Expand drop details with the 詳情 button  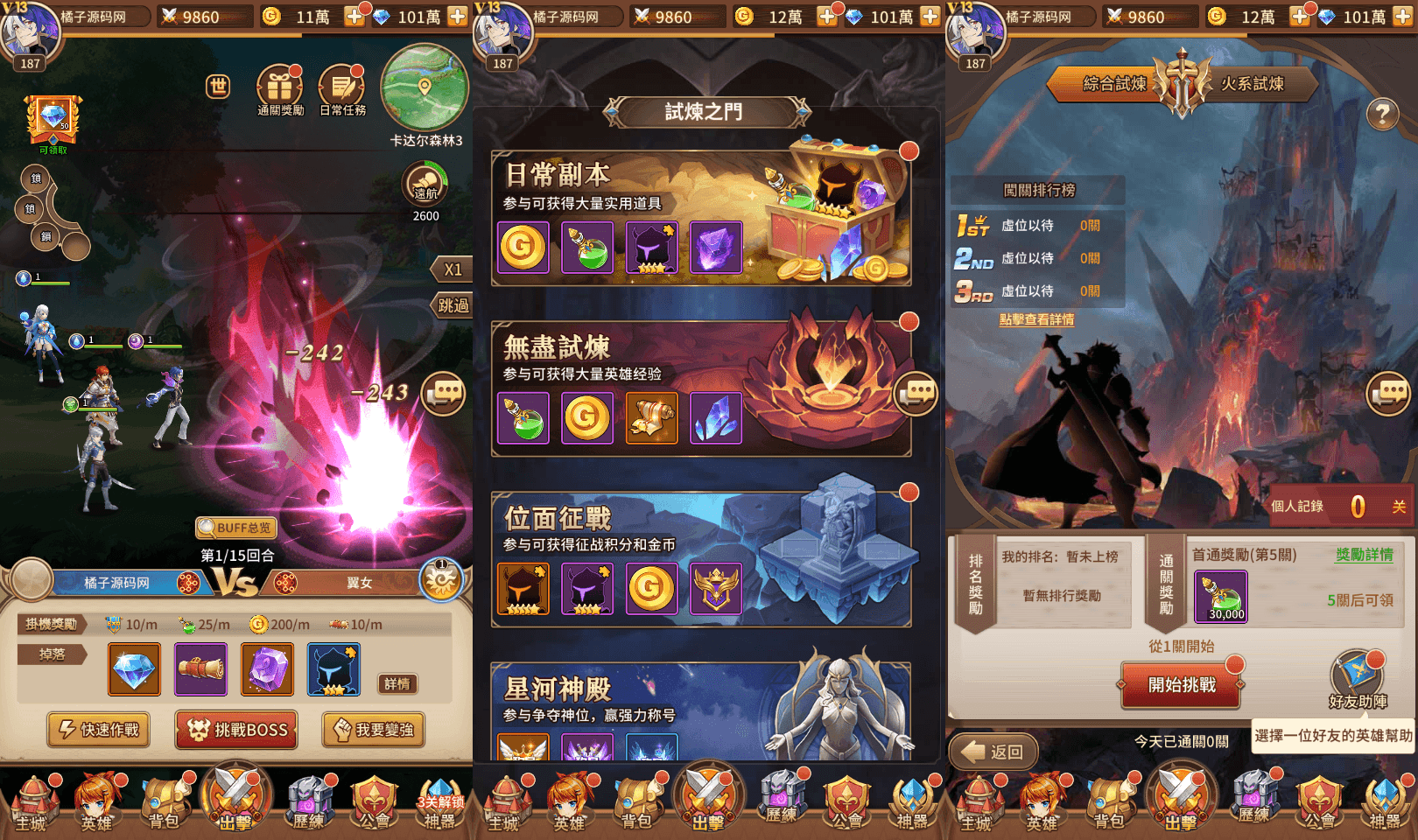click(x=399, y=684)
